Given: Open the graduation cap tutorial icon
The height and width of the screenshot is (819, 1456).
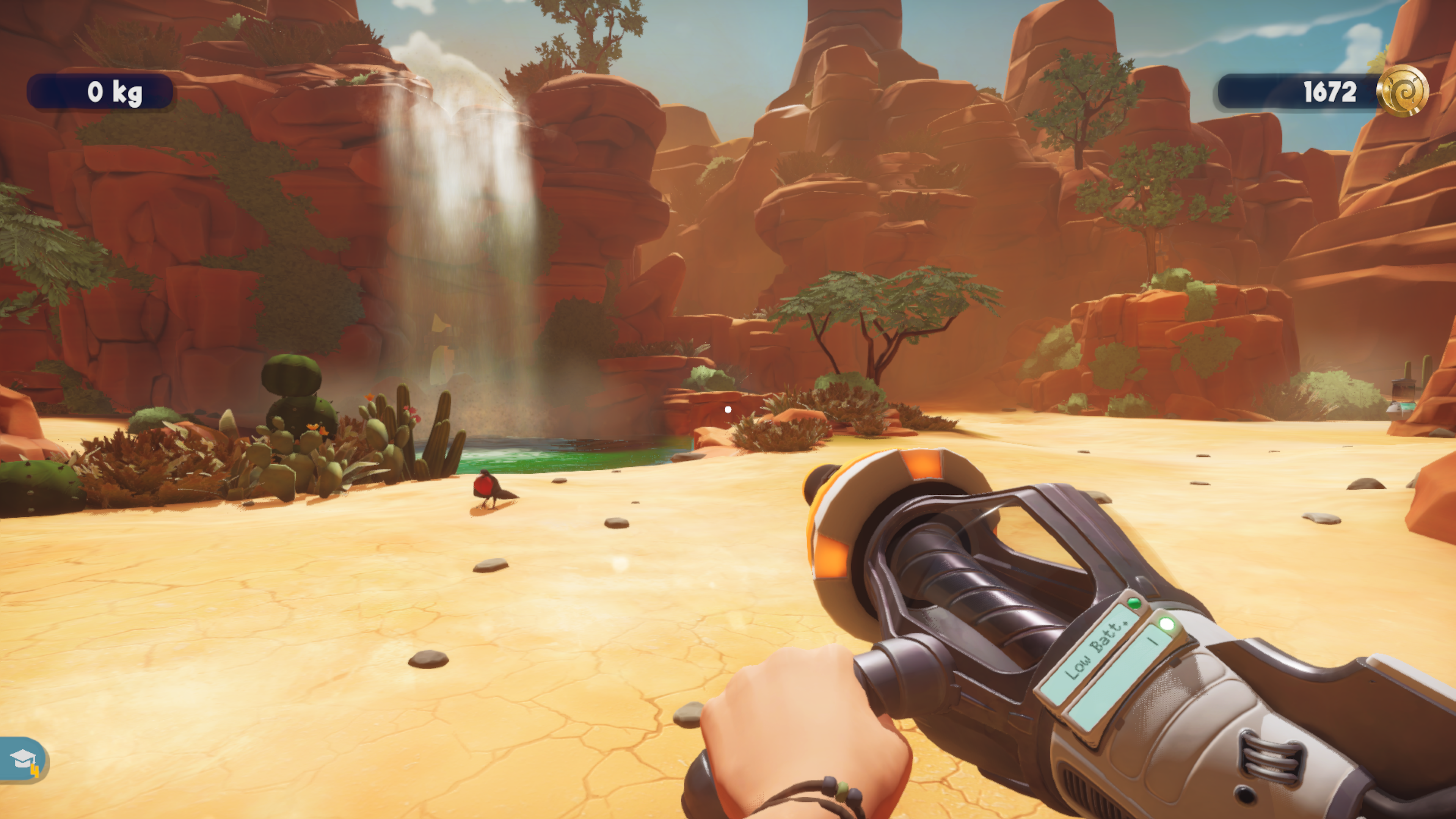Looking at the screenshot, I should 23,759.
